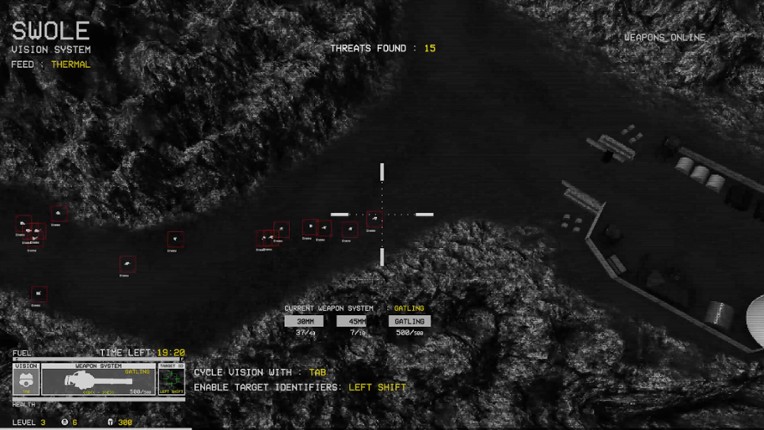
Task: Switch to the 45MM weapon
Action: (355, 321)
